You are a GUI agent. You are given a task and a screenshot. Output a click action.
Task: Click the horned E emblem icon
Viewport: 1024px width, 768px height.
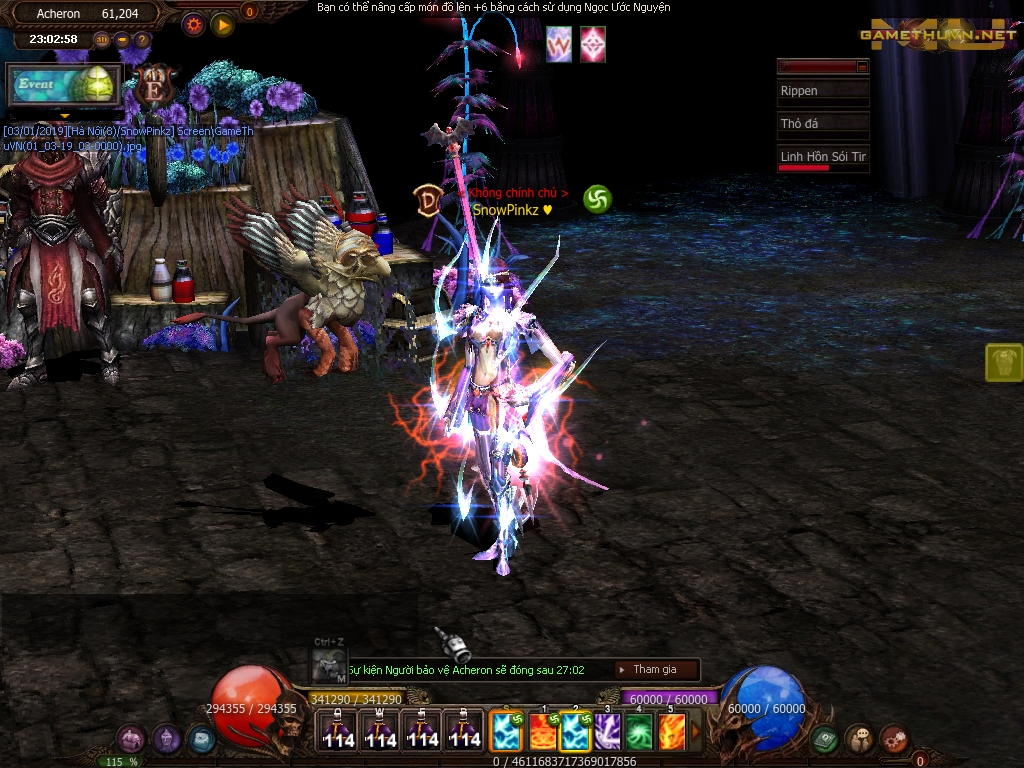point(155,86)
